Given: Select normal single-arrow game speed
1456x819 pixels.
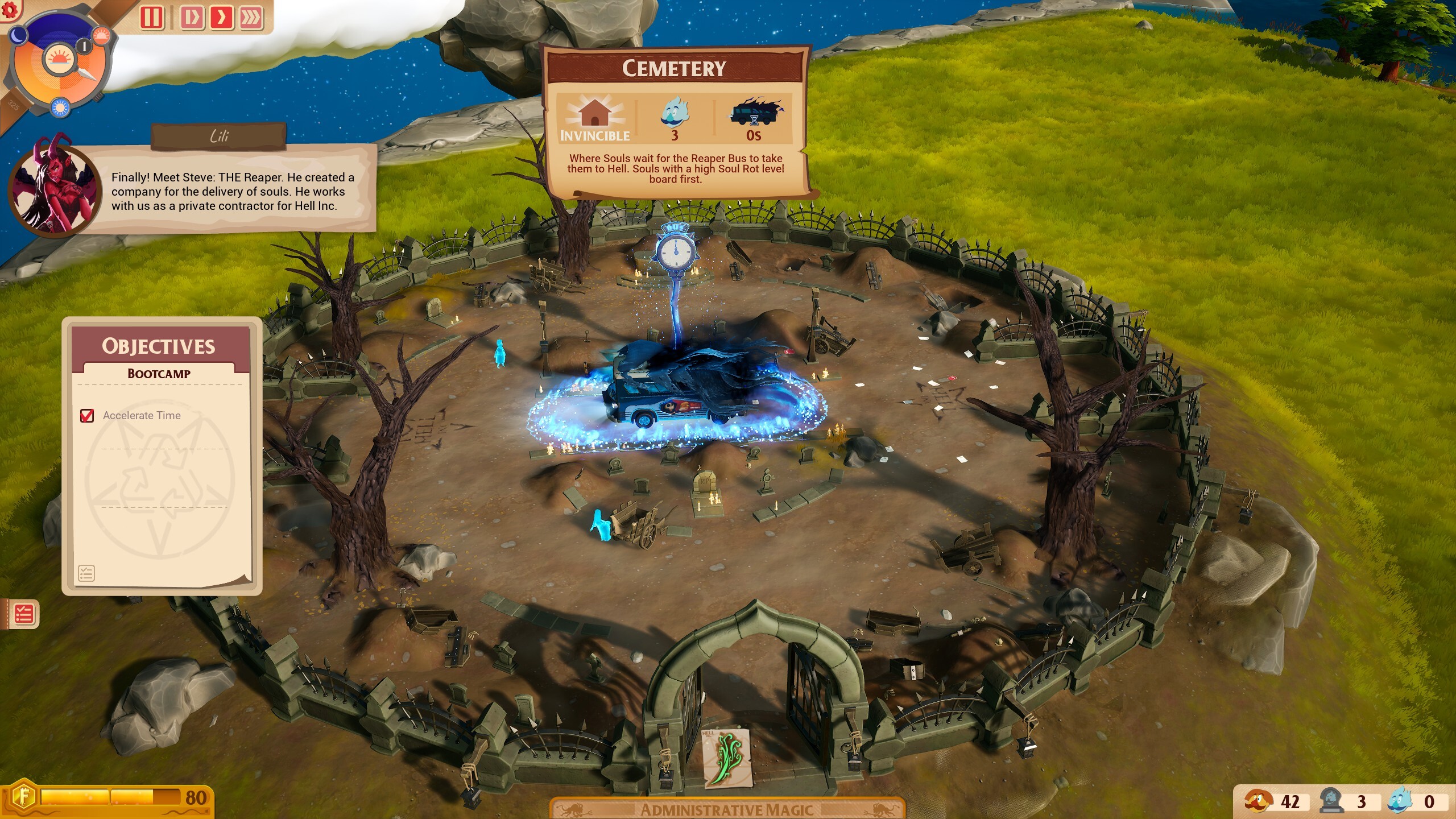Looking at the screenshot, I should [221, 17].
